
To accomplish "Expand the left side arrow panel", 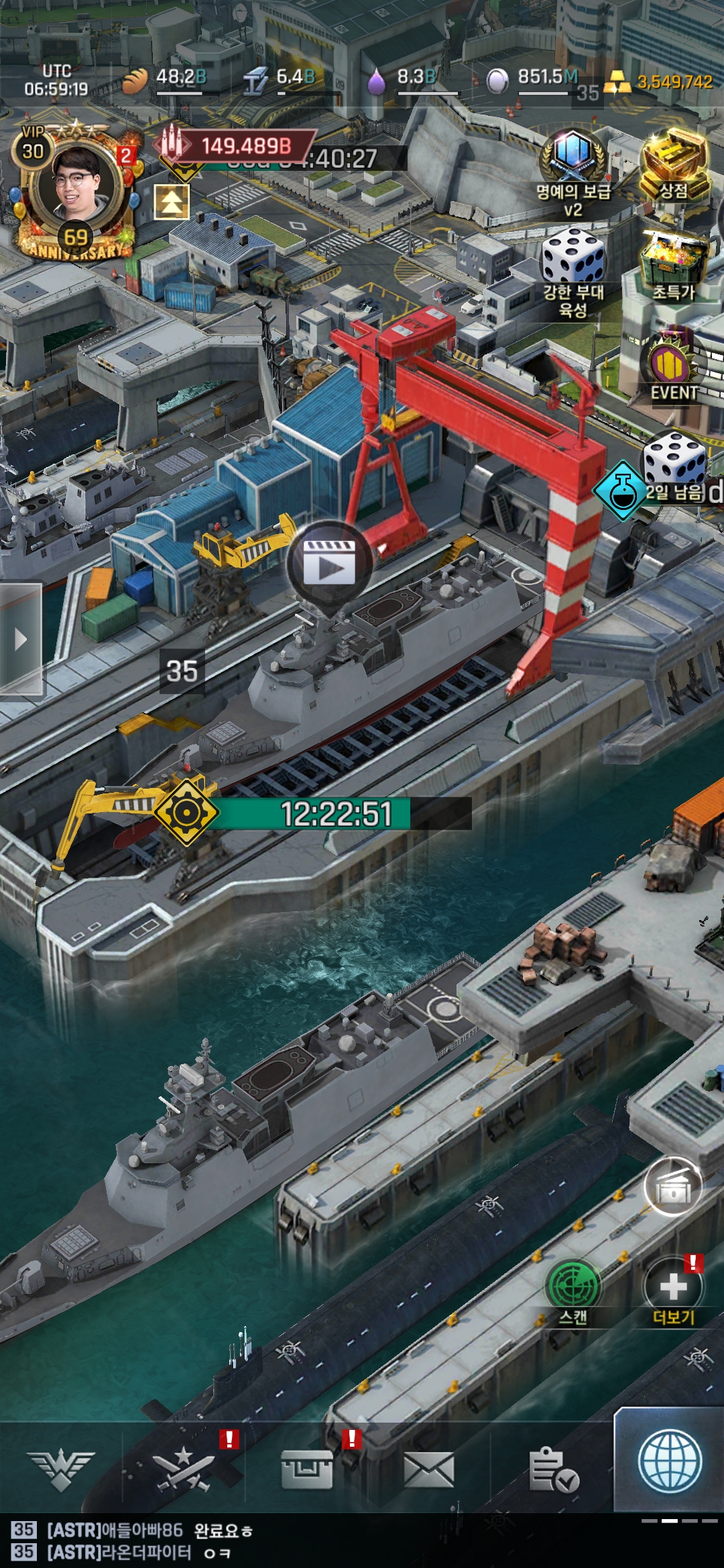I will (x=21, y=639).
